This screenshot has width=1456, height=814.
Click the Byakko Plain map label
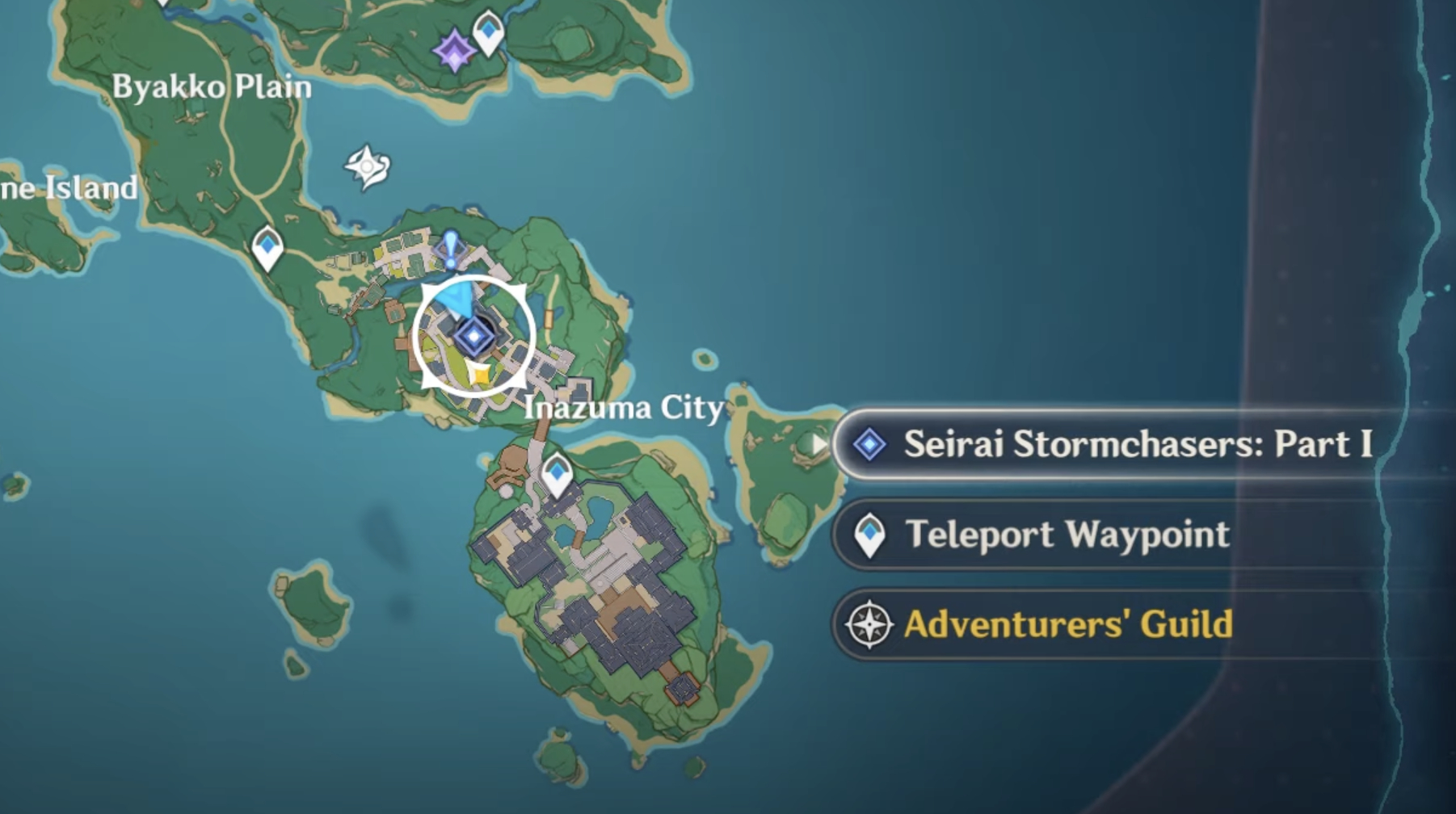(x=214, y=86)
